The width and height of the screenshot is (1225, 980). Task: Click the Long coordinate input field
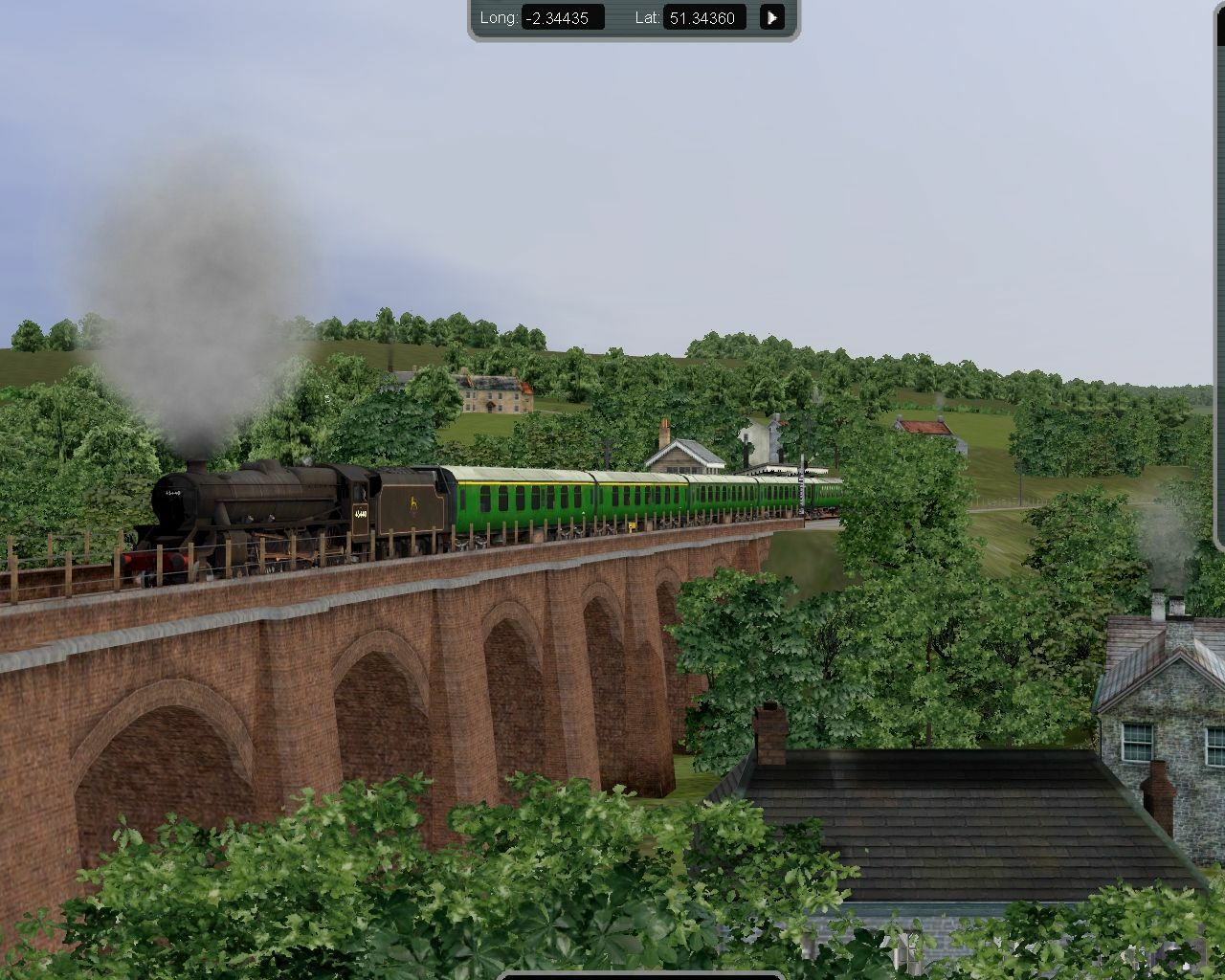point(560,17)
